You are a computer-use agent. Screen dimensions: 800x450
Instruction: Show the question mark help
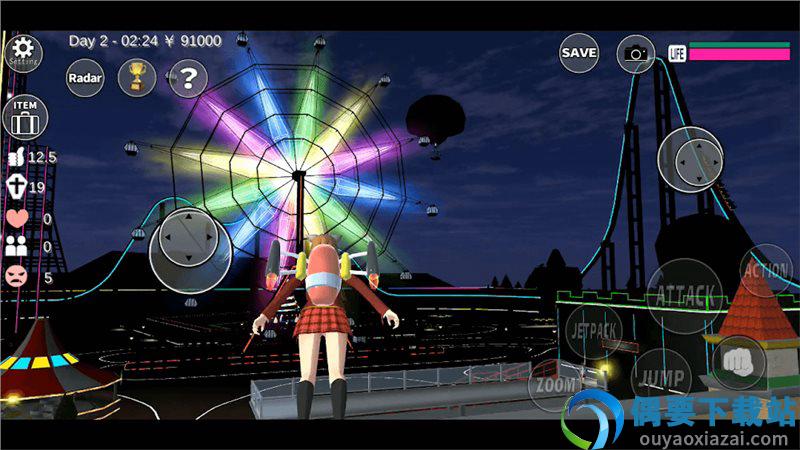coord(187,77)
